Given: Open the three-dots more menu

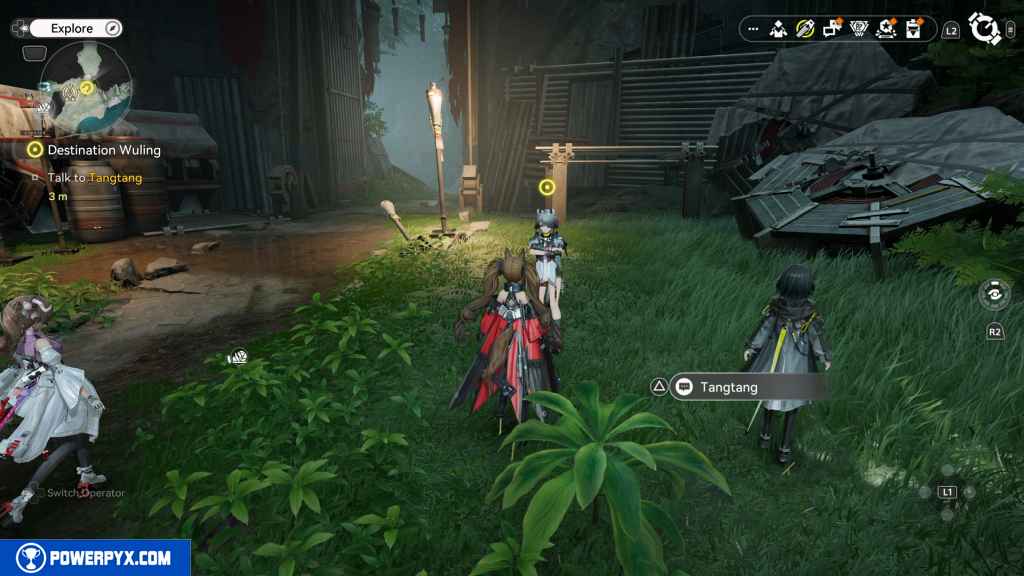Looking at the screenshot, I should [x=753, y=29].
